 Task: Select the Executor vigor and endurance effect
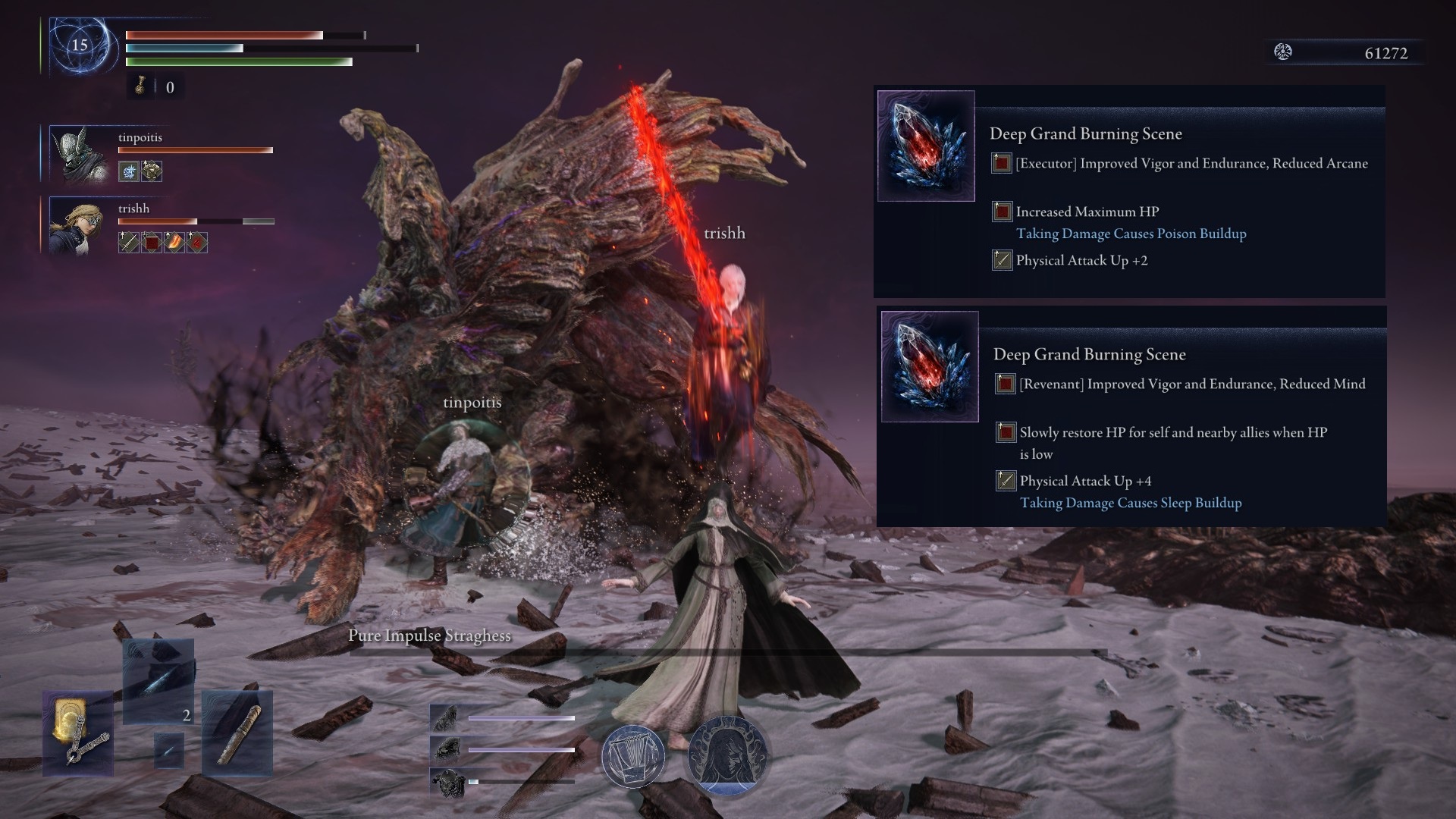coord(1191,164)
